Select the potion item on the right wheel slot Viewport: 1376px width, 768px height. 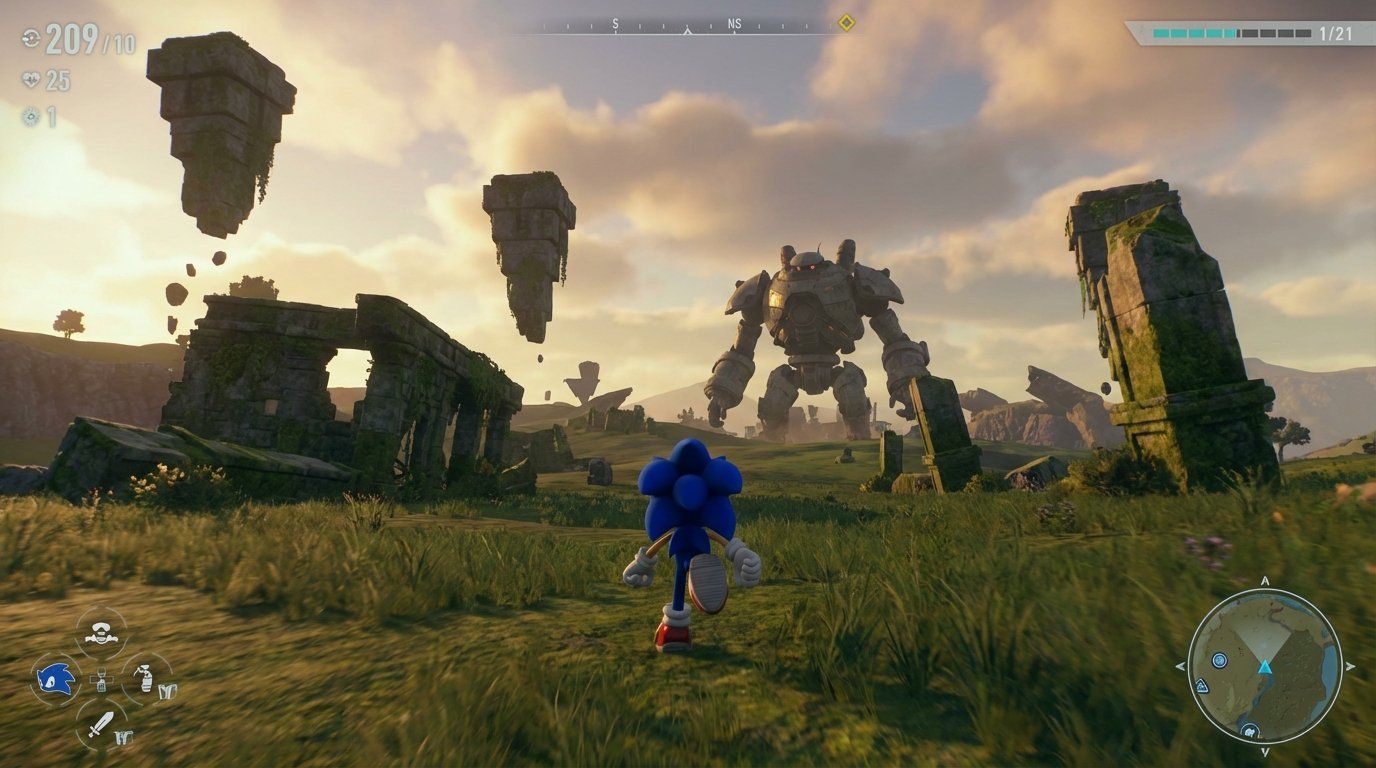click(x=146, y=678)
